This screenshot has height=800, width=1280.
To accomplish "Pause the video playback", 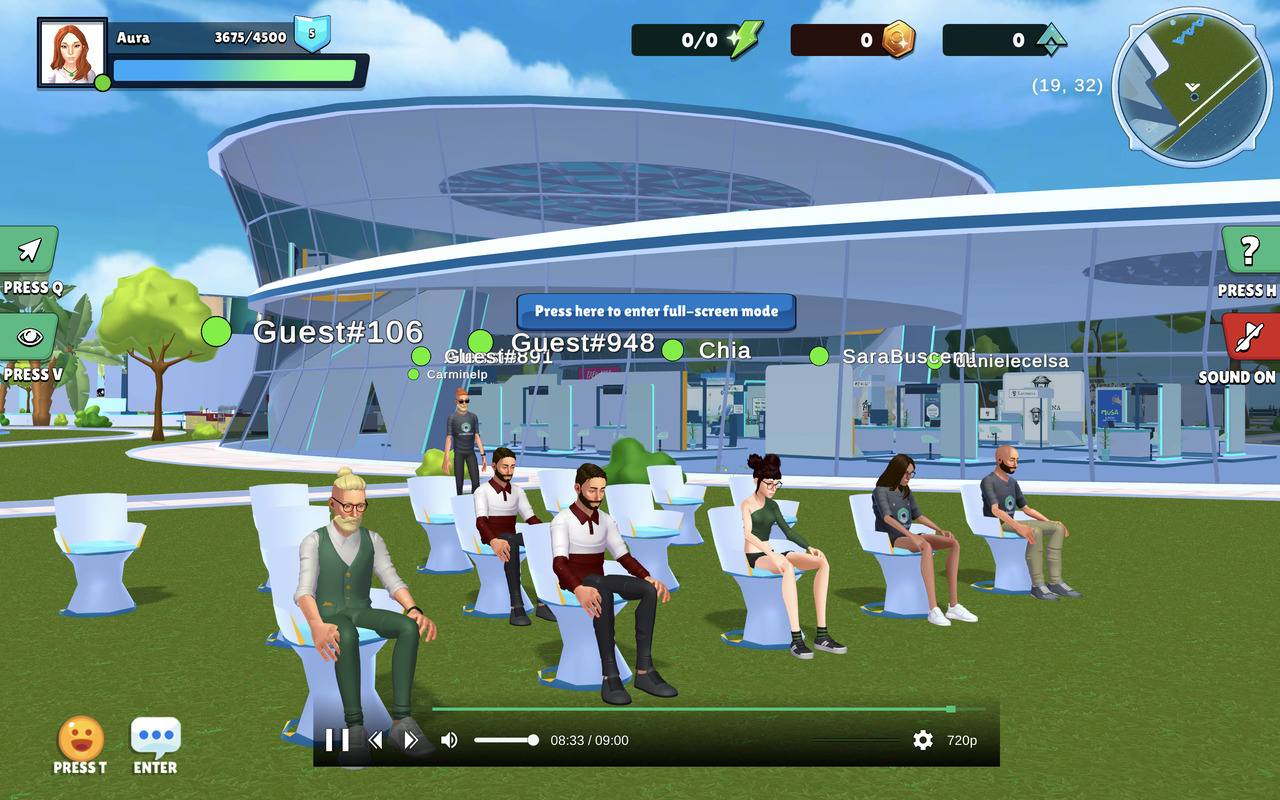I will click(337, 740).
